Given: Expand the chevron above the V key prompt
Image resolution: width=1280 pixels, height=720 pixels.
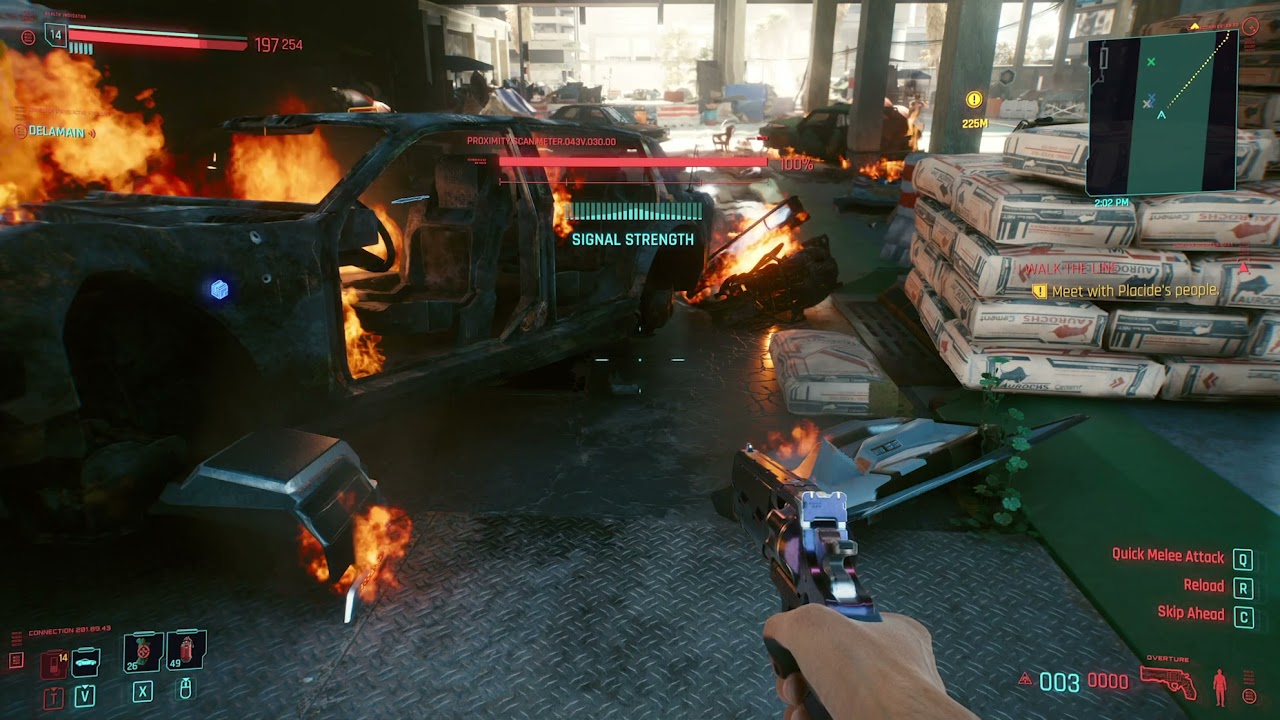Looking at the screenshot, I should point(84,688).
